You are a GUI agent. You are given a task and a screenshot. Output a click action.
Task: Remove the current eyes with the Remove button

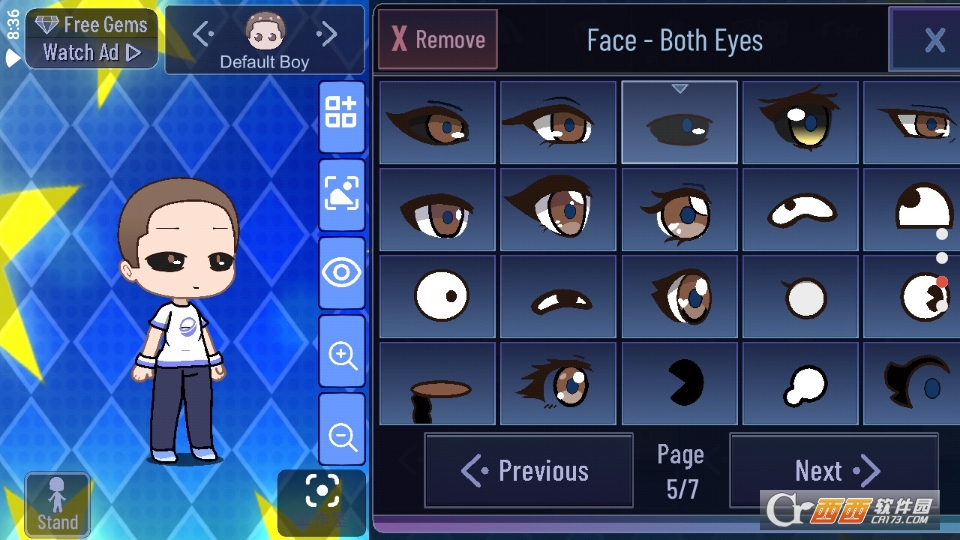point(437,40)
